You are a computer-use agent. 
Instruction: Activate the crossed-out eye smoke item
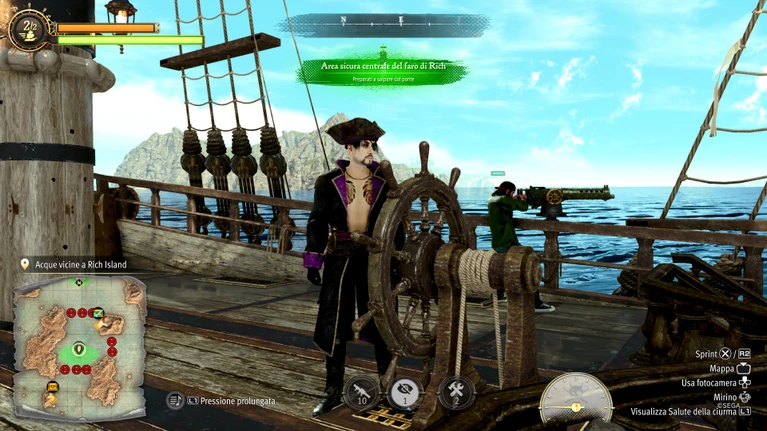405,391
